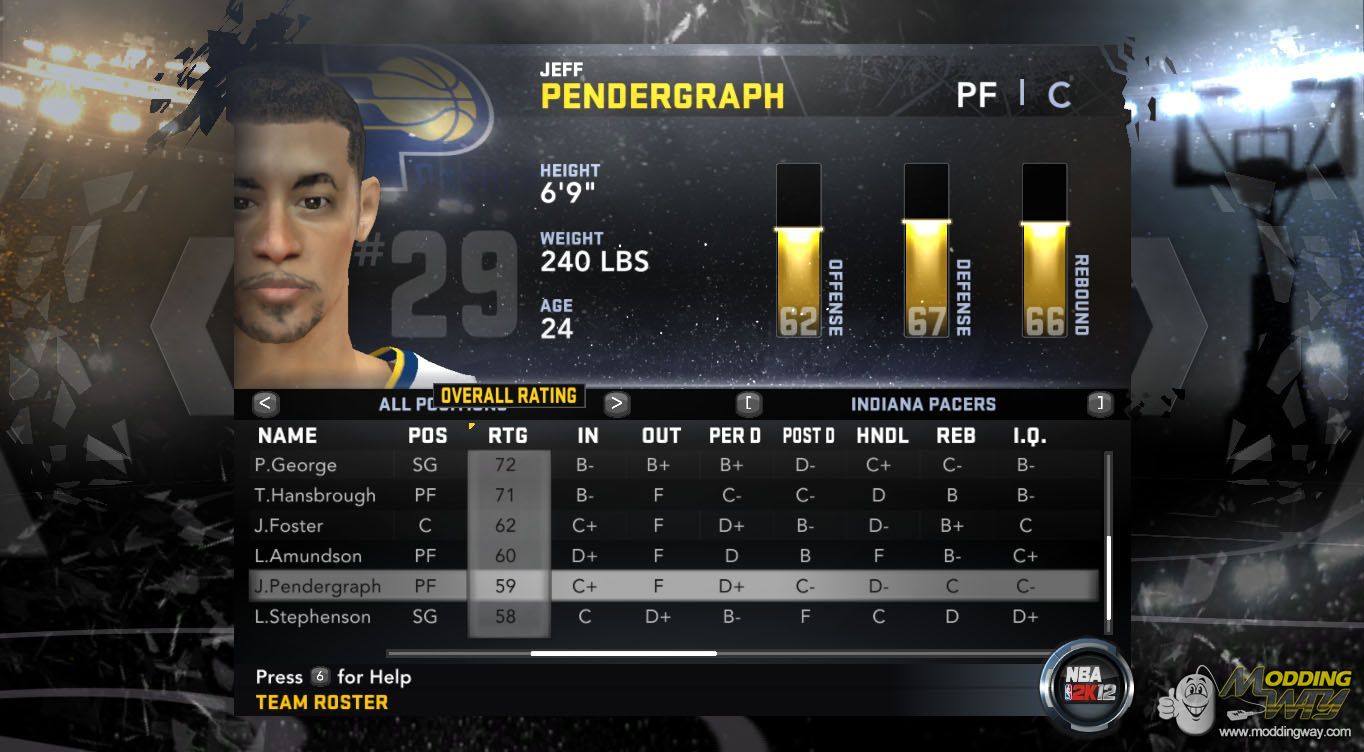Sort roster by the POS column
The width and height of the screenshot is (1364, 752).
pyautogui.click(x=428, y=436)
